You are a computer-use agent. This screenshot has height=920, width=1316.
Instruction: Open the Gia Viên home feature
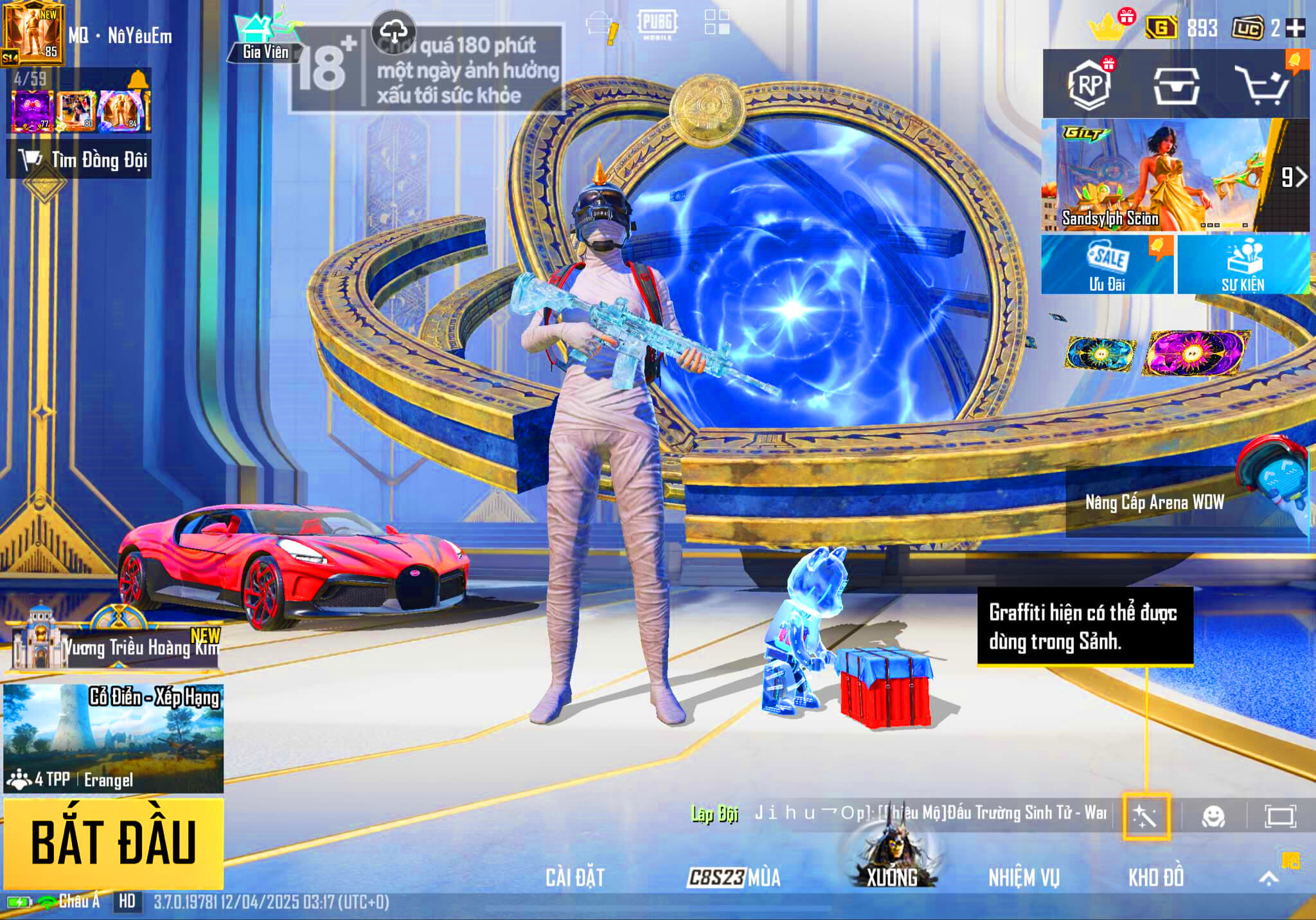(264, 40)
